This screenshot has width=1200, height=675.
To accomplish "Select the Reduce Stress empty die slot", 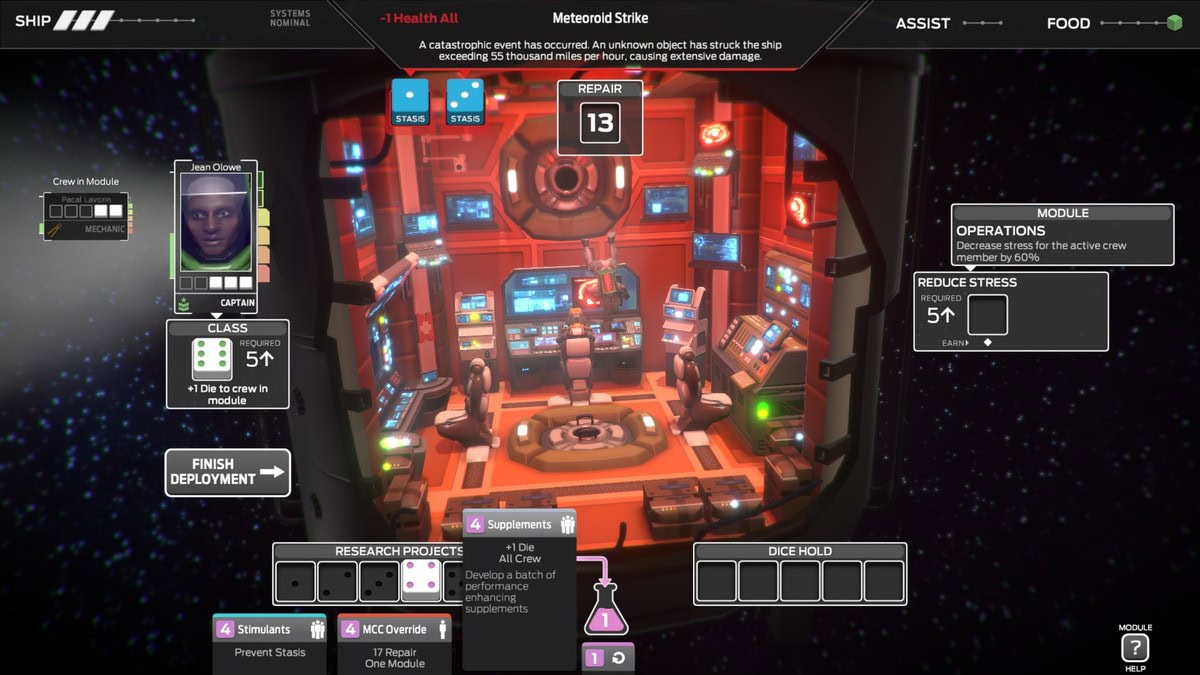I will point(987,316).
